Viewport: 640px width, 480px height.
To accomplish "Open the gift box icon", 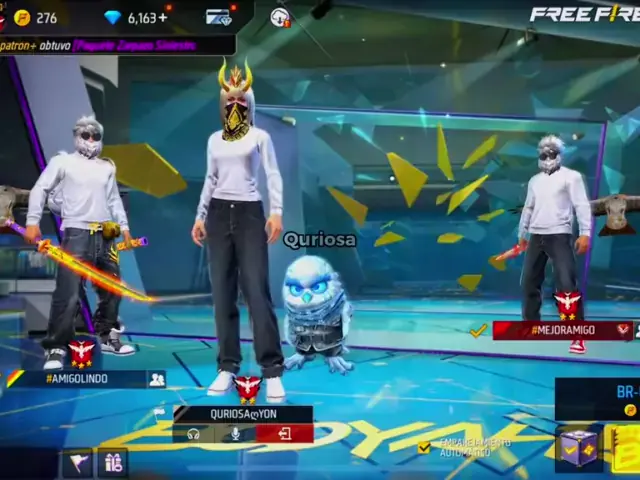I will click(x=112, y=463).
